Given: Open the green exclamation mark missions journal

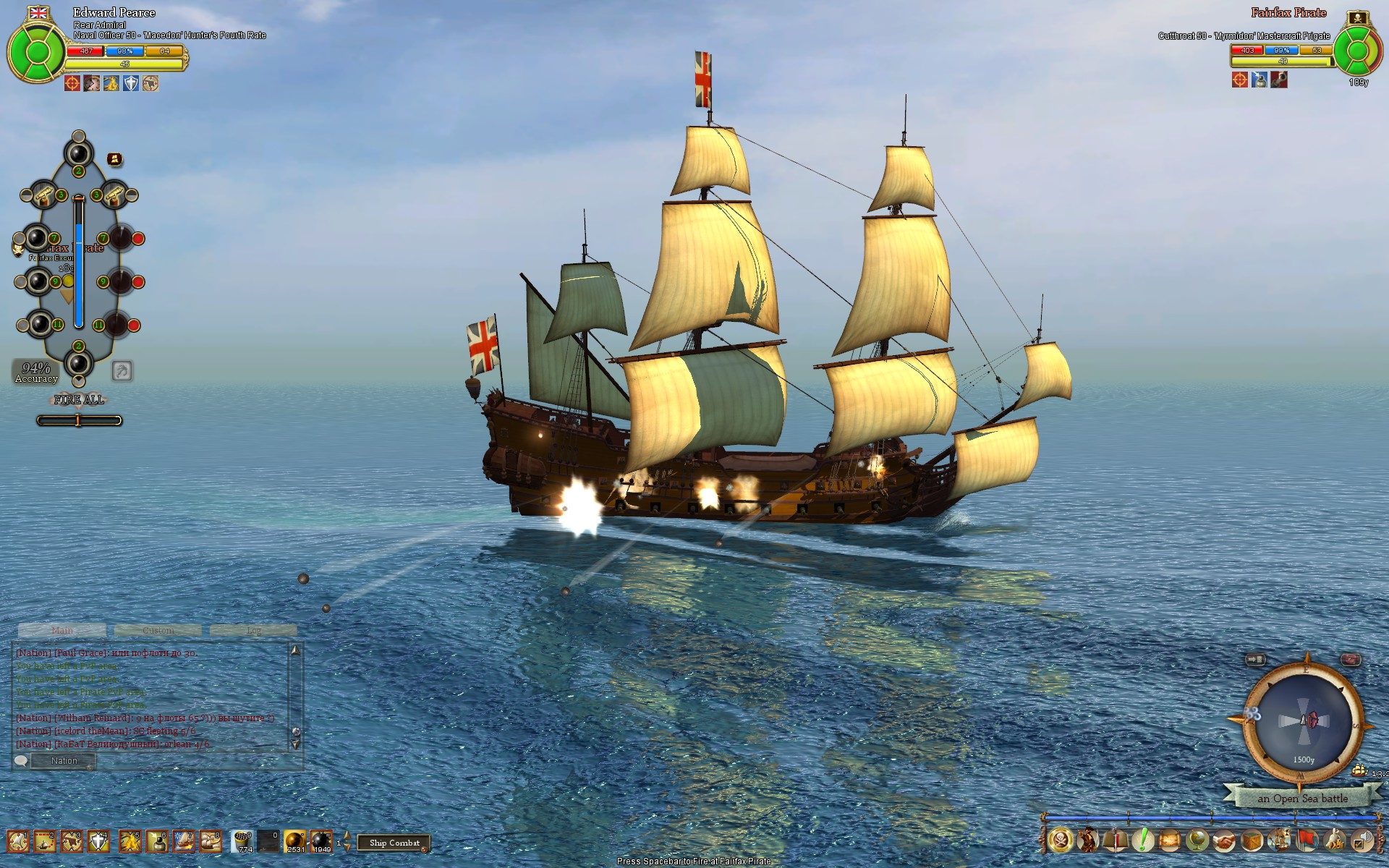Looking at the screenshot, I should click(x=1143, y=841).
